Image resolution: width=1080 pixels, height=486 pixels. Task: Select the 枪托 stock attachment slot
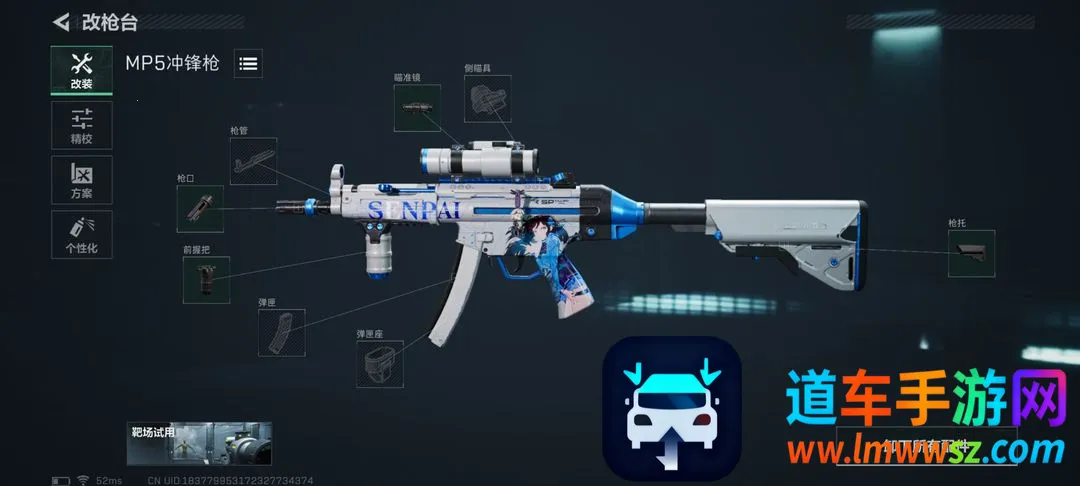point(971,253)
